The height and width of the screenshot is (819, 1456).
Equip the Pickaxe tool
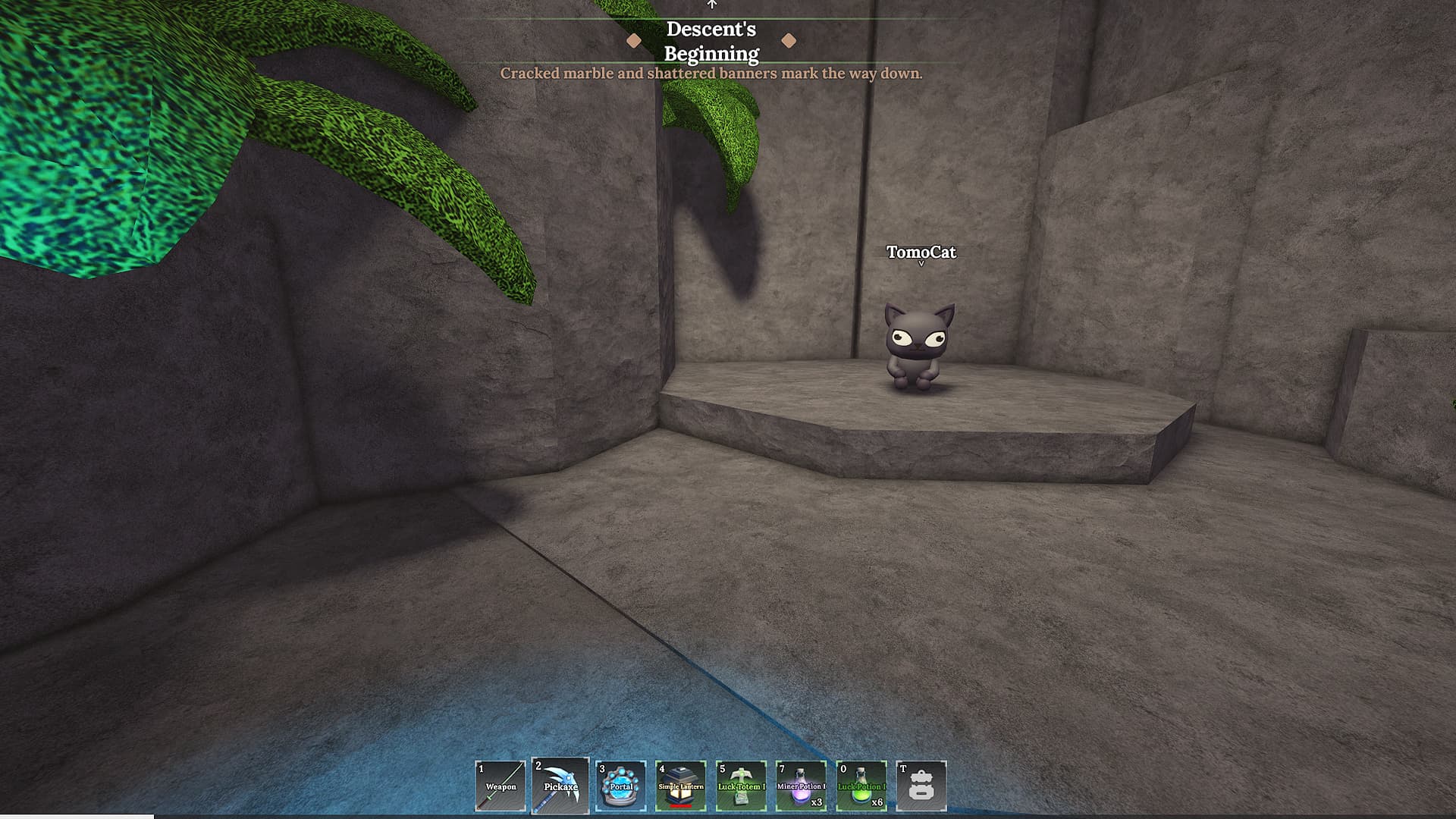pyautogui.click(x=561, y=785)
